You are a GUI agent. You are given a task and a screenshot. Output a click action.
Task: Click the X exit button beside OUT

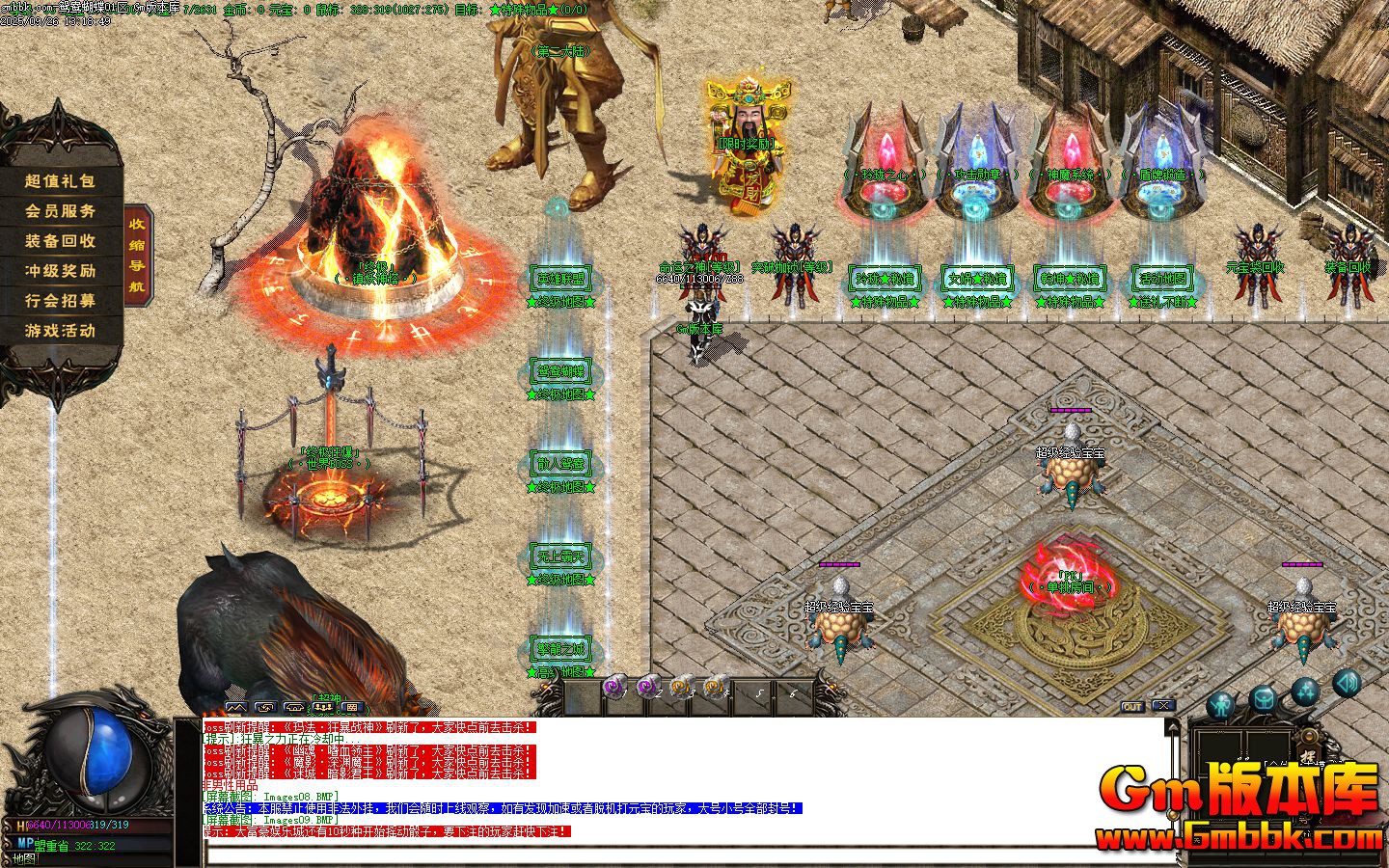pyautogui.click(x=1162, y=707)
